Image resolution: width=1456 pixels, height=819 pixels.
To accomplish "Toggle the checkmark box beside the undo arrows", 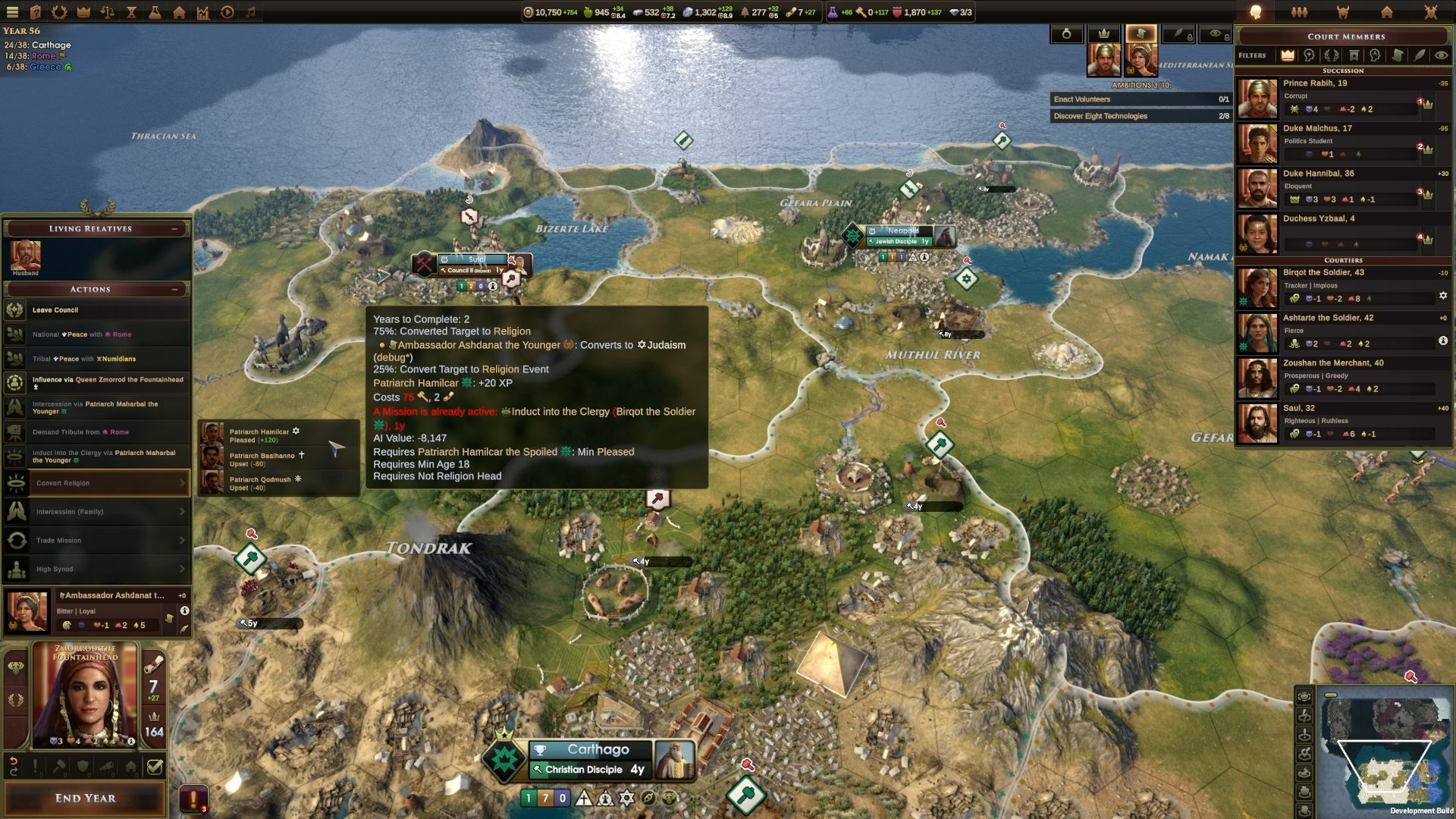I will pyautogui.click(x=155, y=767).
